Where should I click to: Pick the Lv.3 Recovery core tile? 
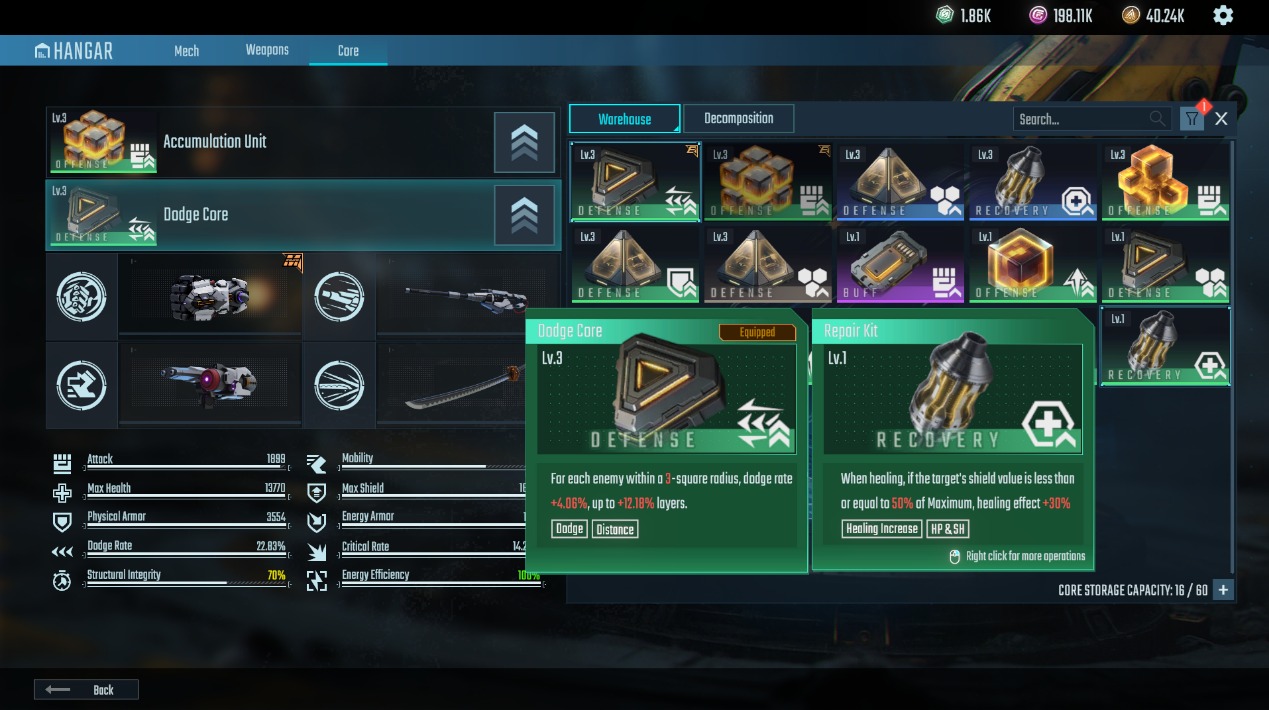point(1033,181)
